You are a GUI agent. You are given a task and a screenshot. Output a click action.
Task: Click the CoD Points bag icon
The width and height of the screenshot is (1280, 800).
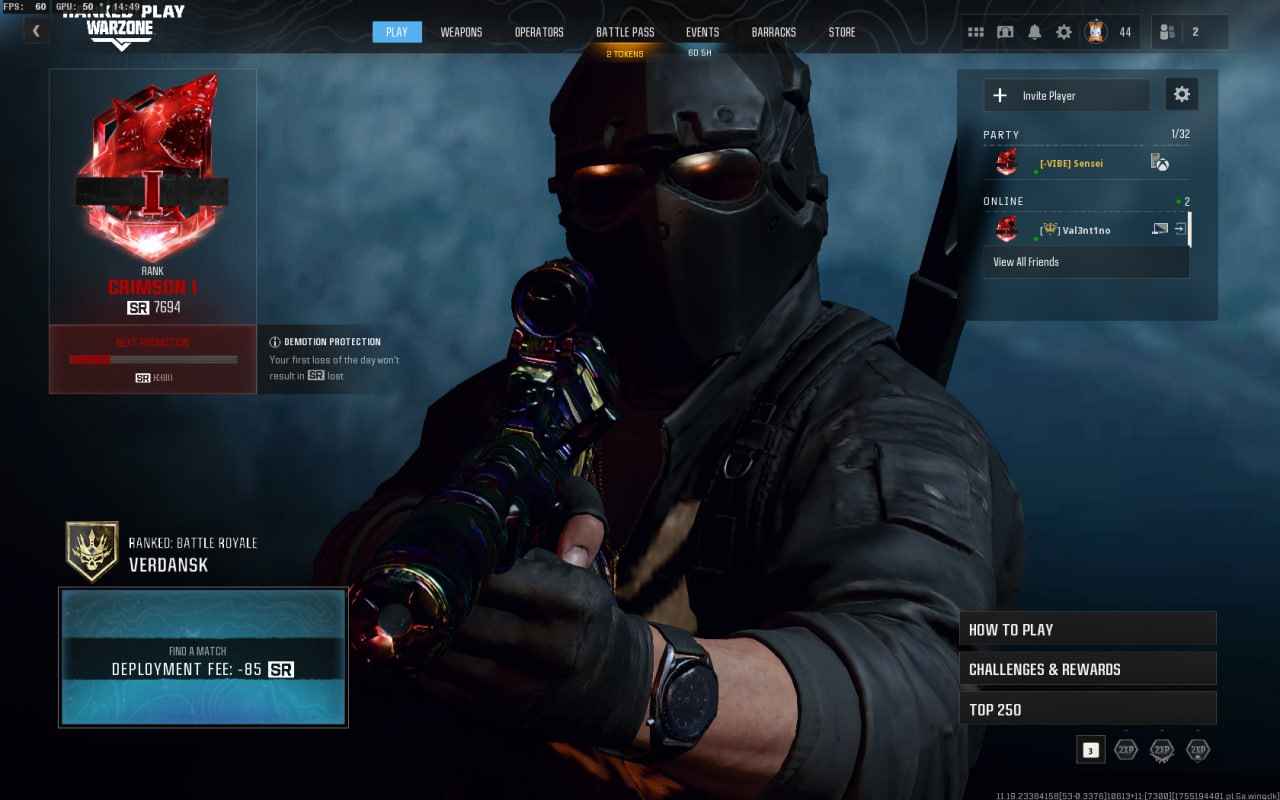[1096, 31]
